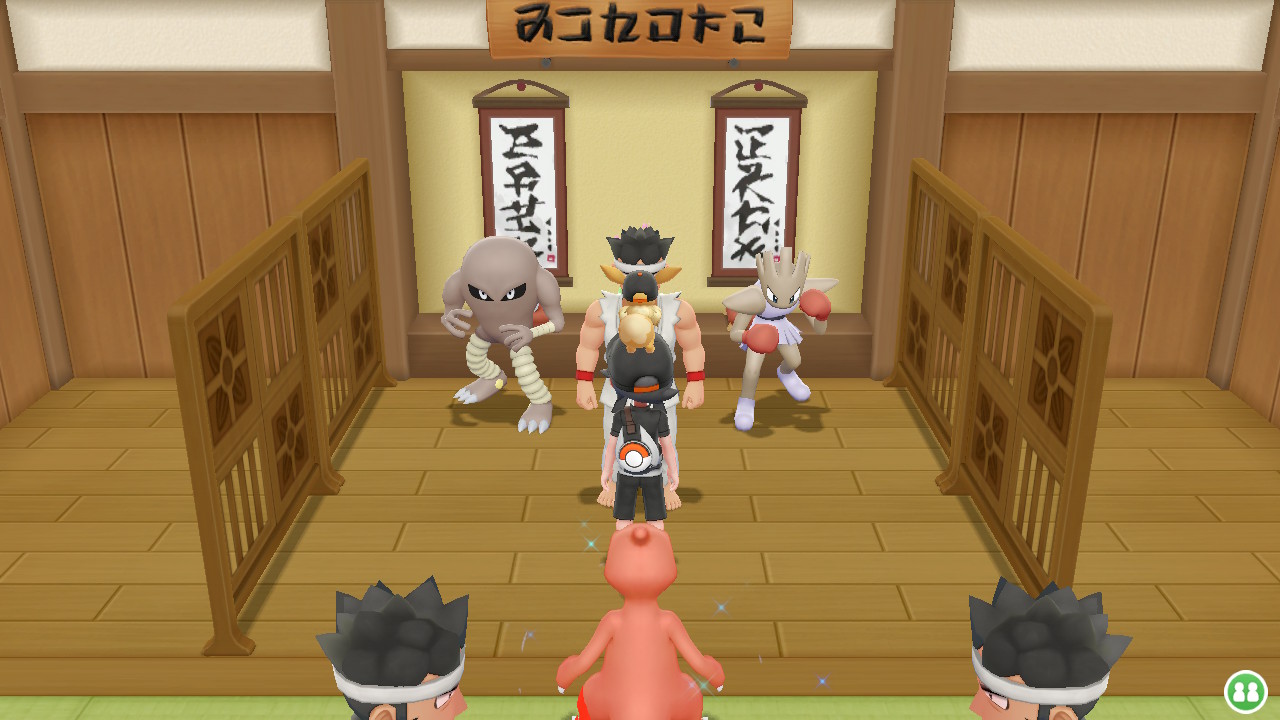Open the green two-player support icon
Viewport: 1280px width, 720px height.
[1246, 691]
